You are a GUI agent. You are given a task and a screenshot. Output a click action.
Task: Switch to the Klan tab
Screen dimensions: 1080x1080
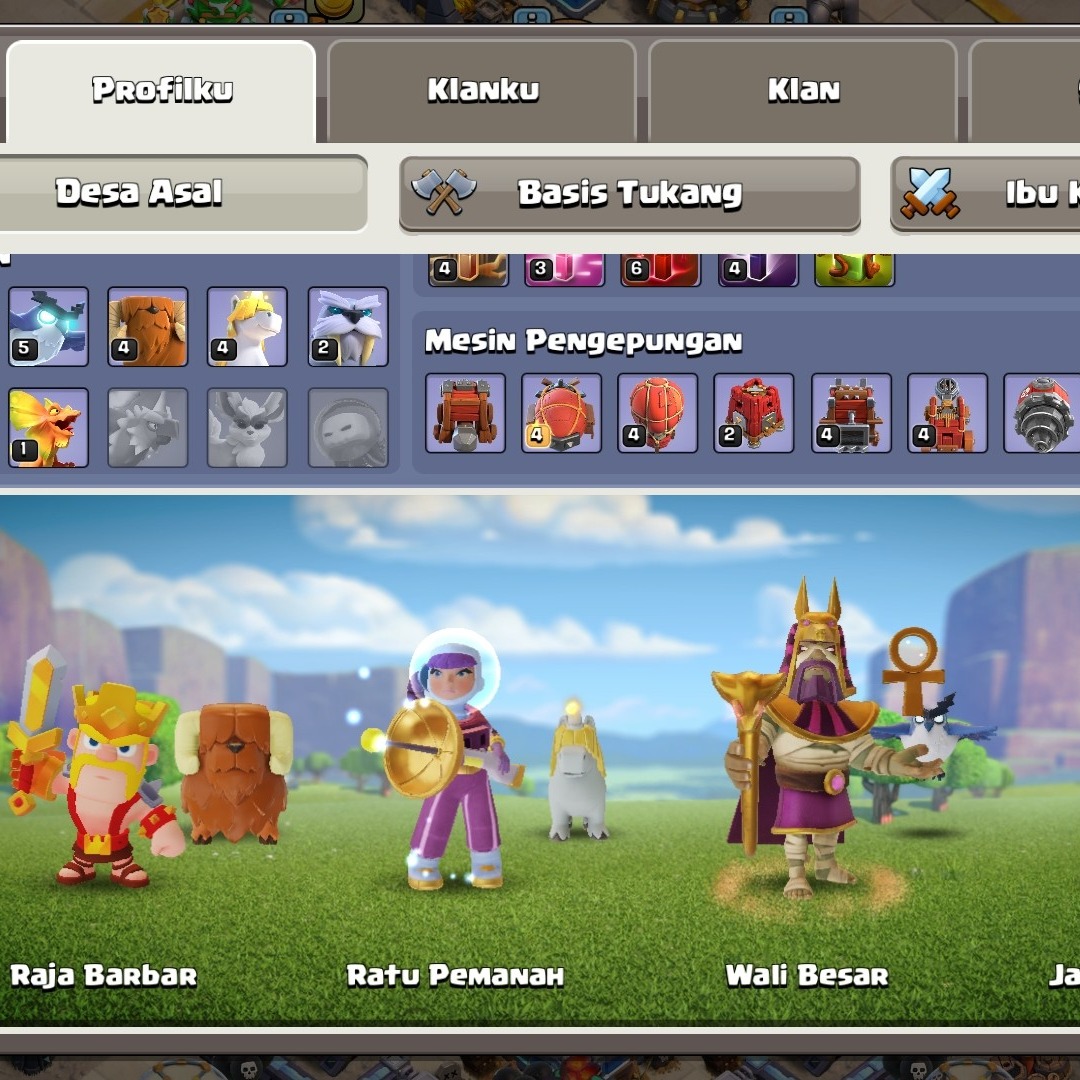pyautogui.click(x=803, y=91)
